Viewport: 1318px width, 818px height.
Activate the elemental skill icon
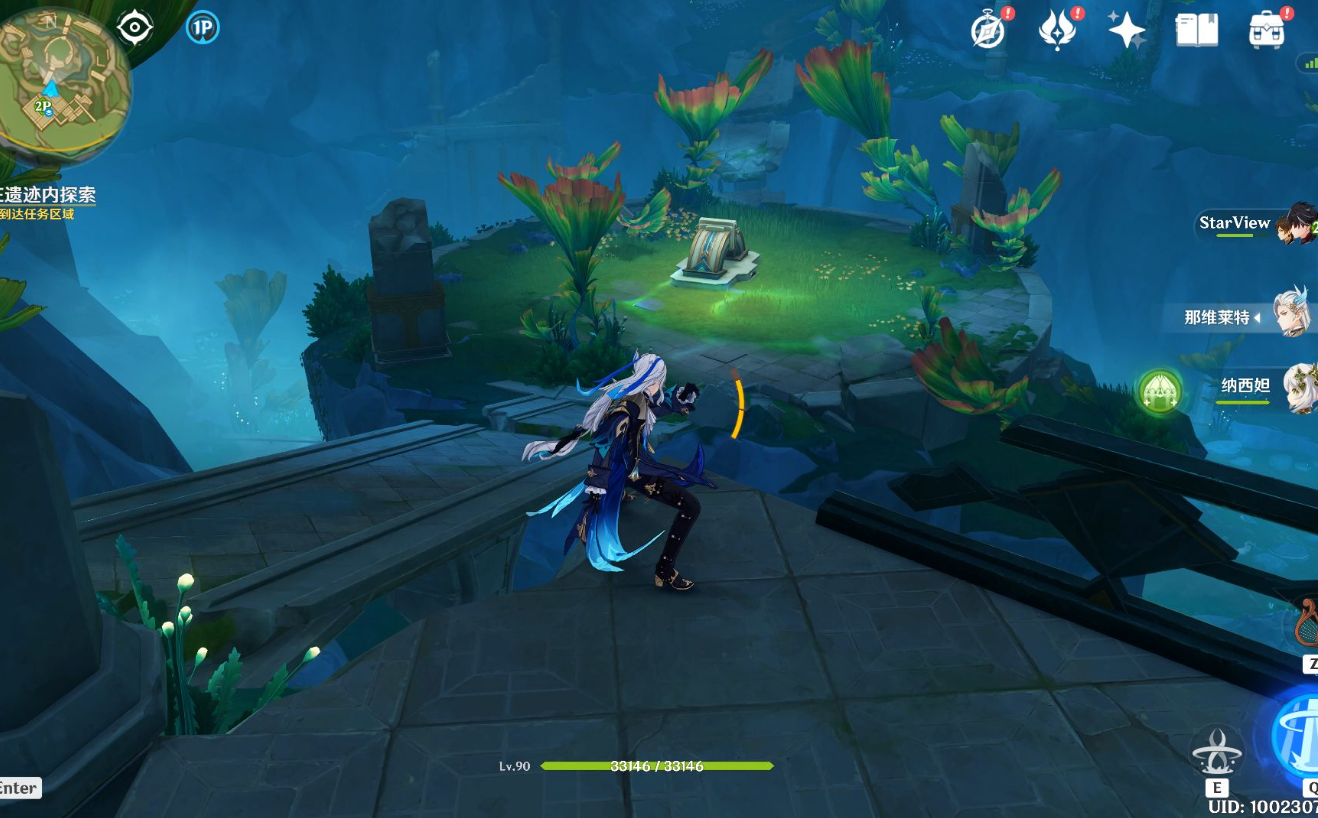tap(1217, 752)
